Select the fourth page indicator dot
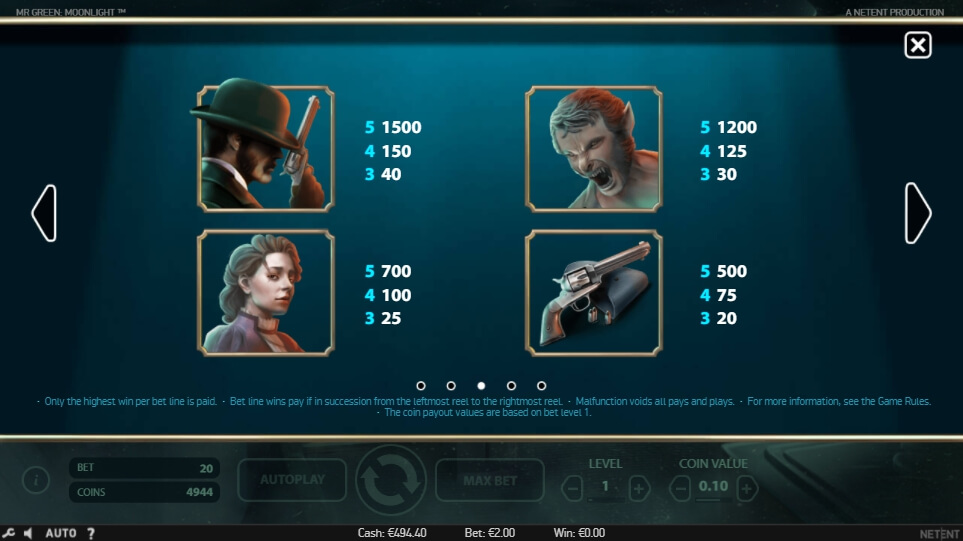 (x=511, y=385)
